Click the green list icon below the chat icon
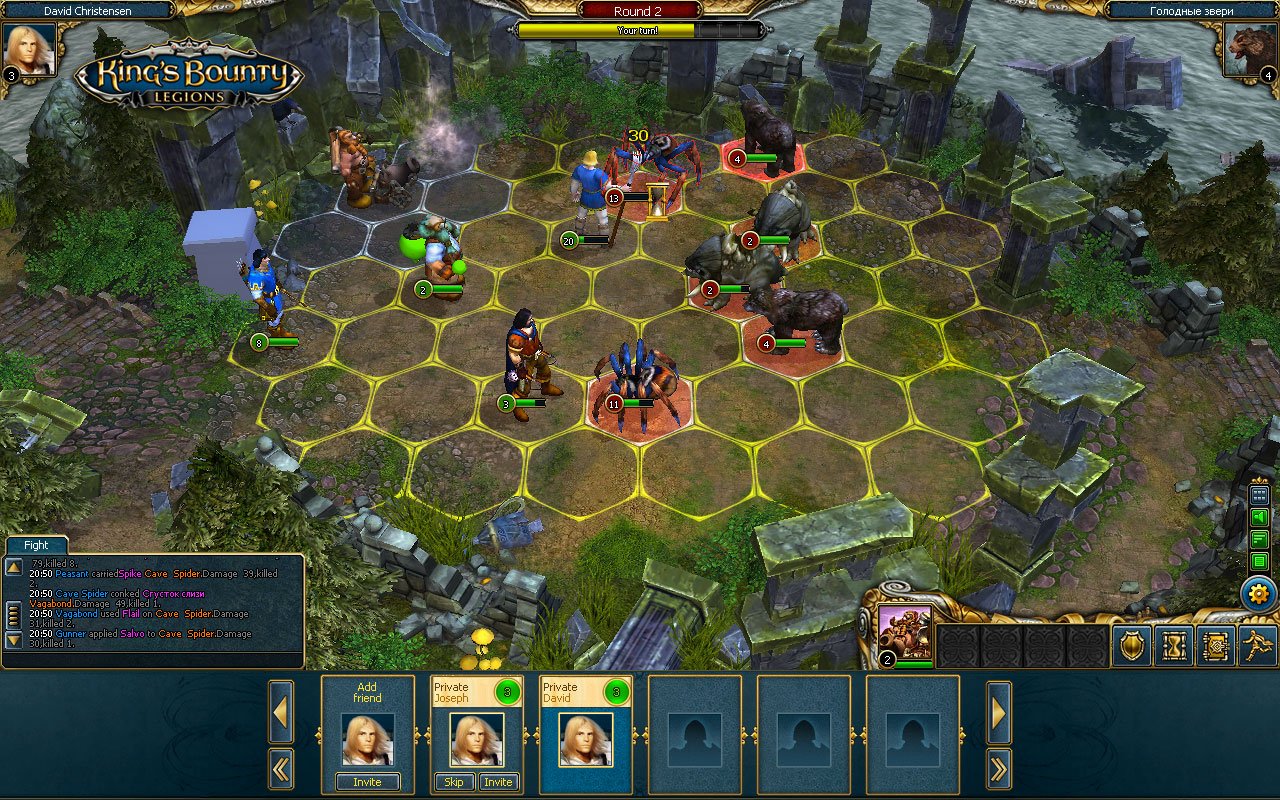 click(x=1258, y=562)
